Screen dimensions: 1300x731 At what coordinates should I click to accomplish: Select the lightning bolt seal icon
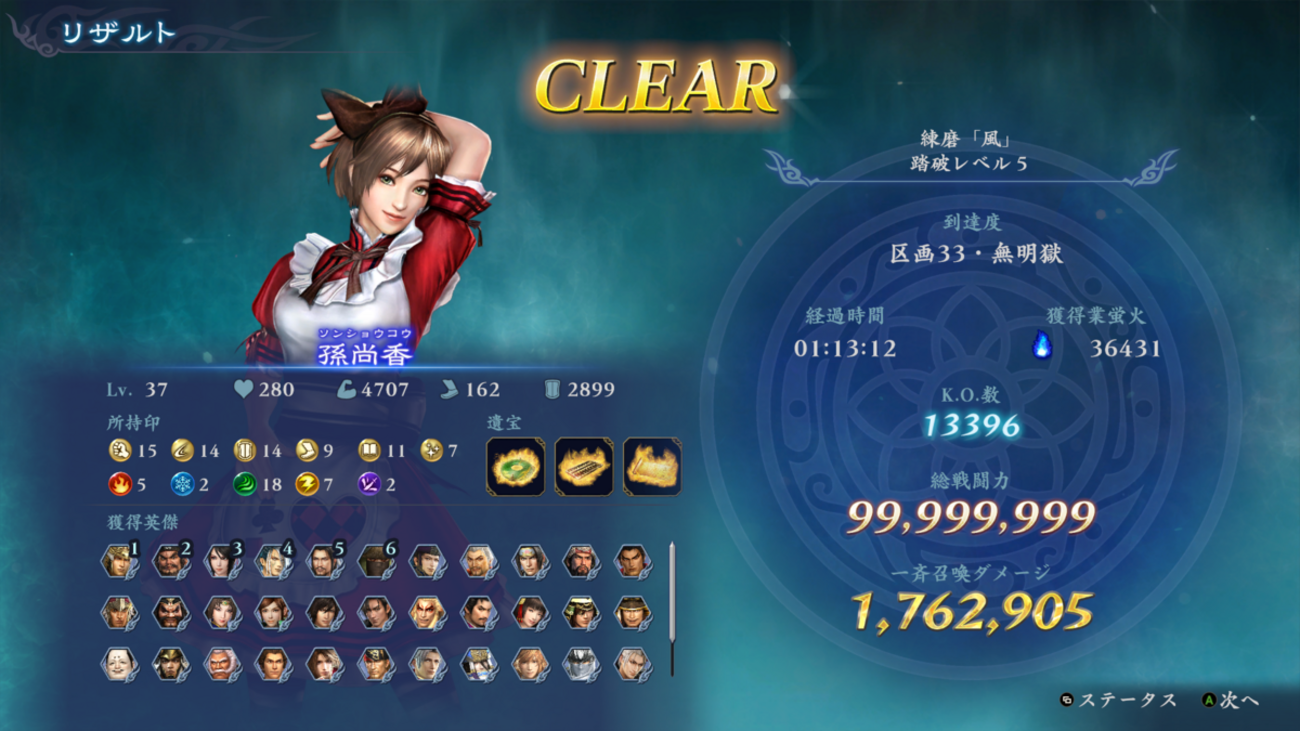click(x=307, y=485)
